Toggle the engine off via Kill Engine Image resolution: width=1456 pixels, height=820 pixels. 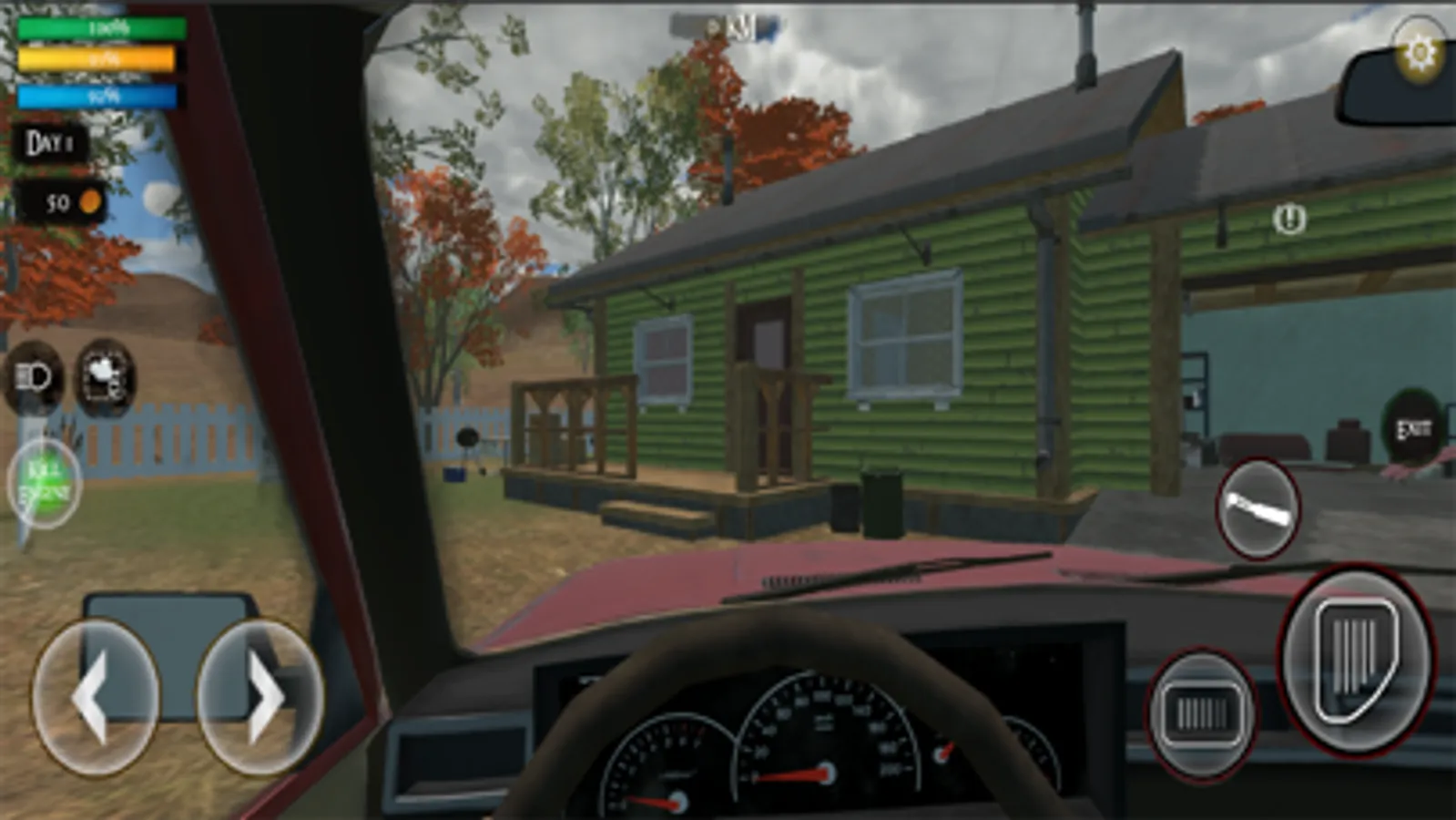point(45,482)
